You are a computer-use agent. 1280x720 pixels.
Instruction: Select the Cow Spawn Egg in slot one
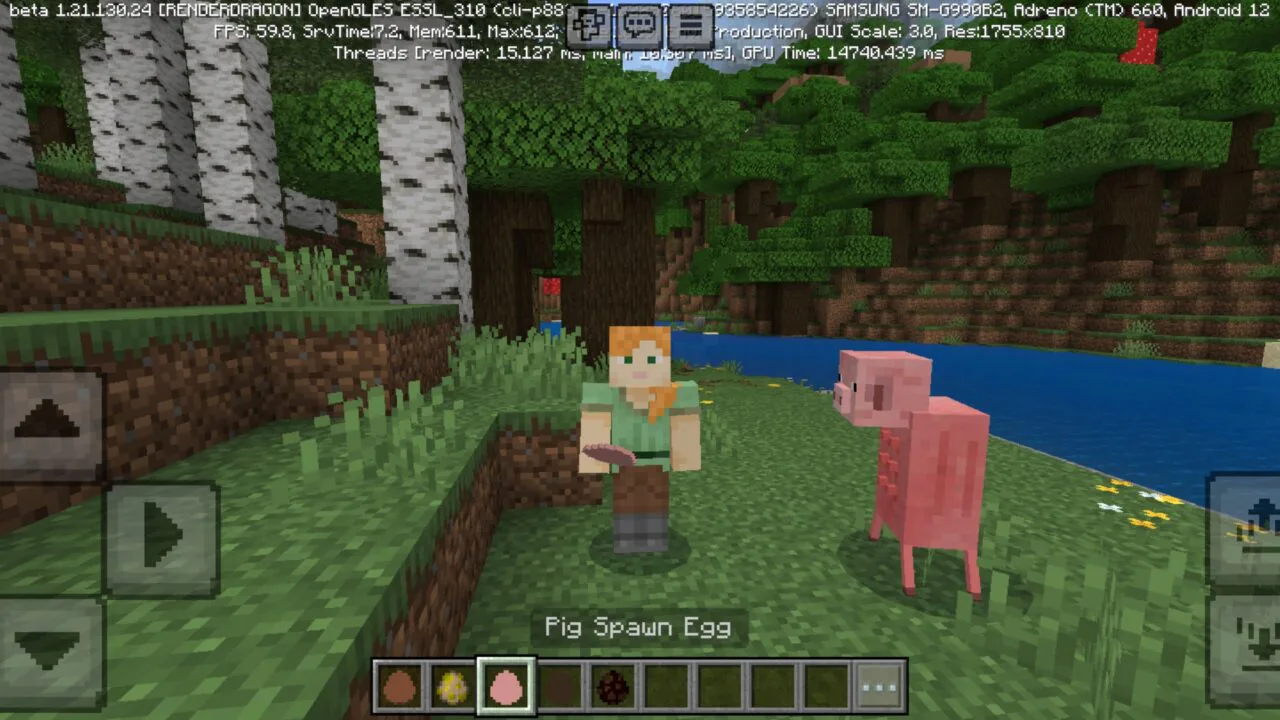[400, 685]
